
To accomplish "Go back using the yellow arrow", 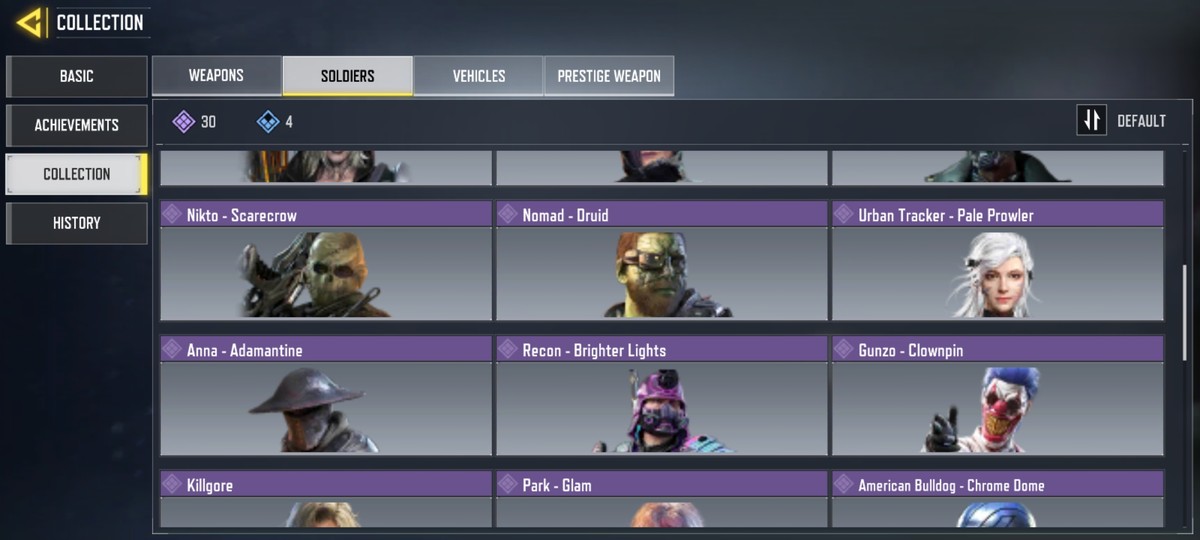I will click(x=29, y=22).
